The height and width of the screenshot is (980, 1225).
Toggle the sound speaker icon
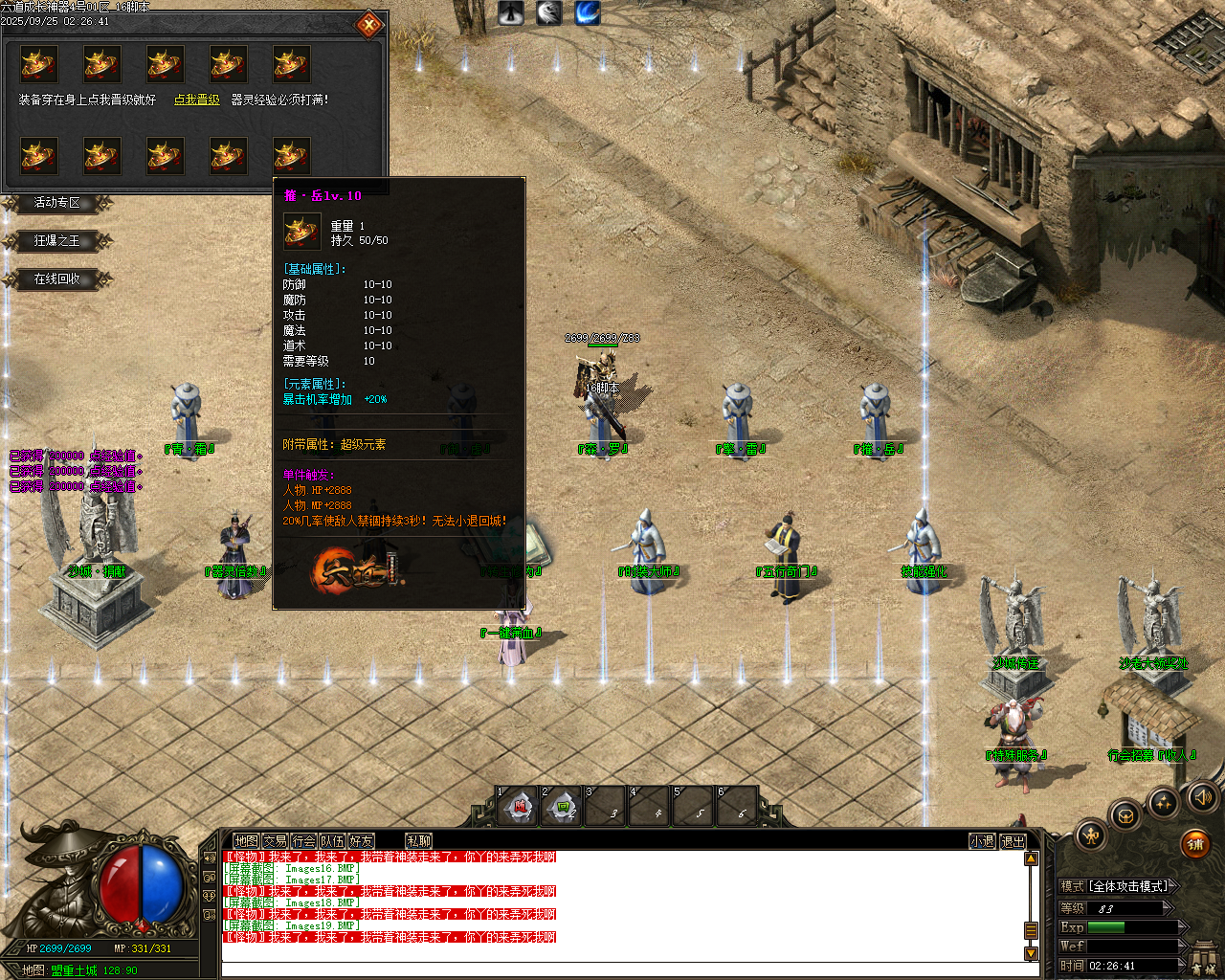coord(1202,797)
